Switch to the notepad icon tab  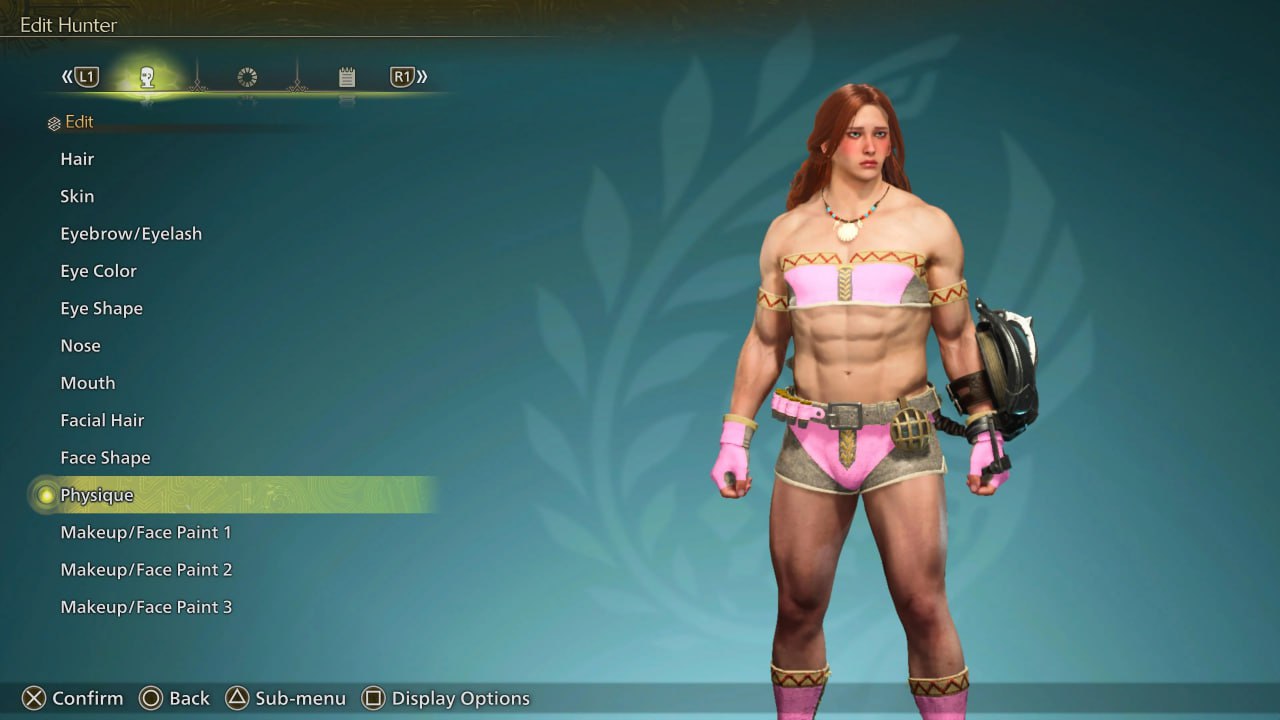pos(347,77)
